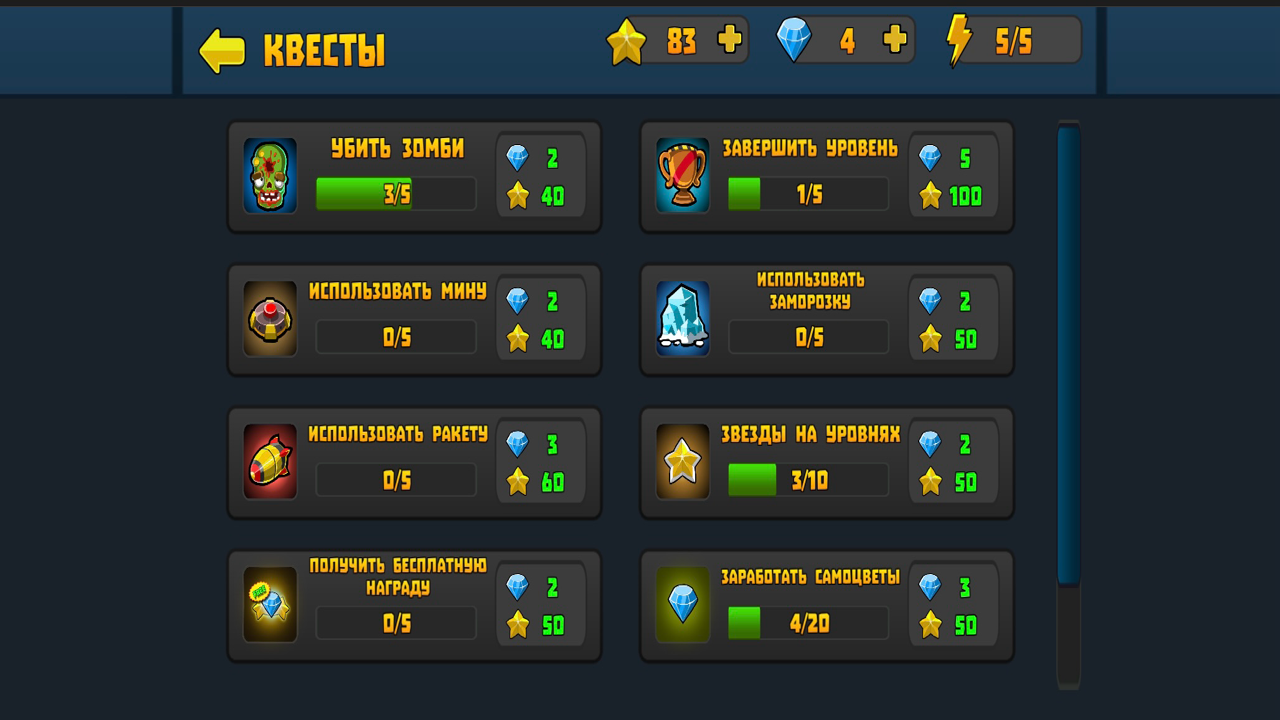Click the 83-star counter display
Screen dimensions: 1280x720
coord(675,40)
